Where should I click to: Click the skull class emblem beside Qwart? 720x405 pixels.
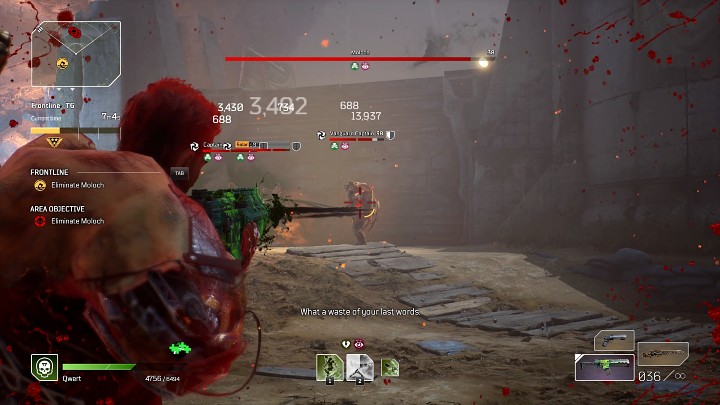click(x=43, y=367)
